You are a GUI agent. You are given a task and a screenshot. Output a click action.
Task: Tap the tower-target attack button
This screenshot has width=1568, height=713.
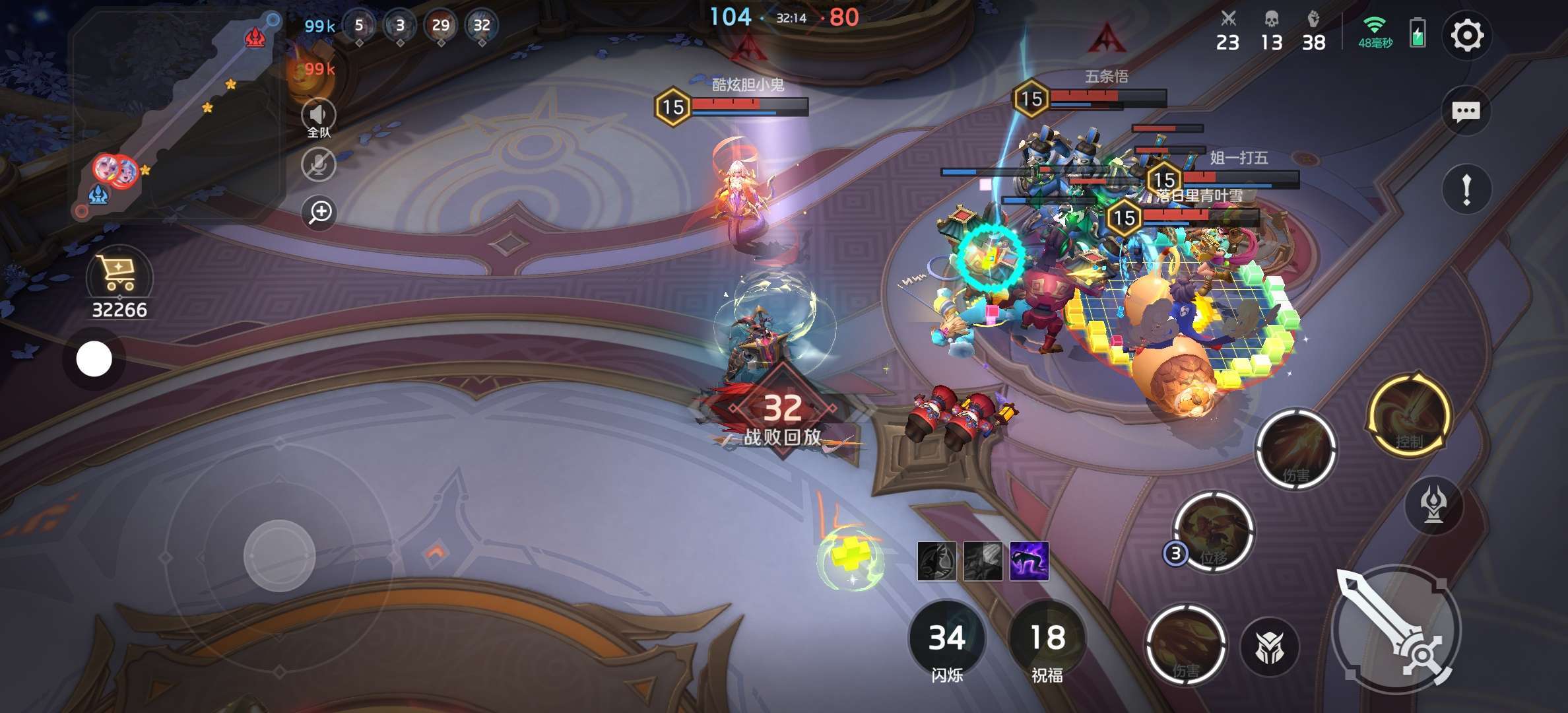(x=1434, y=505)
